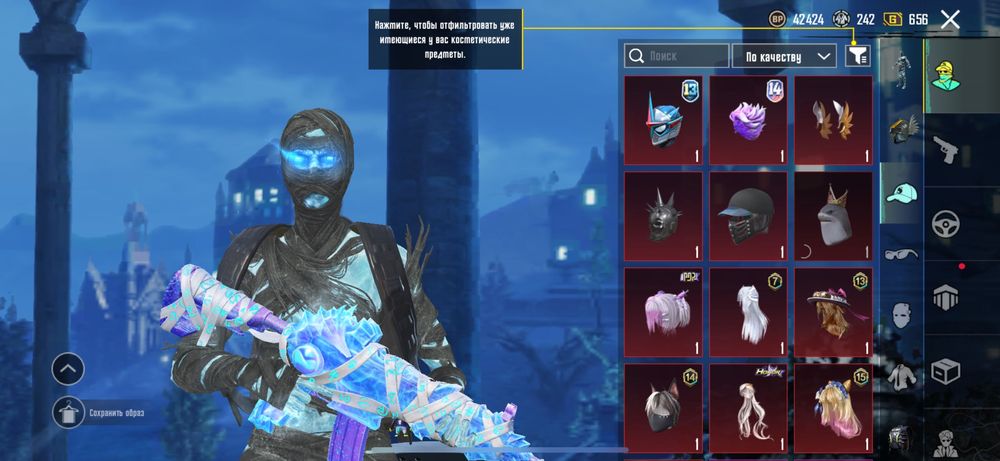Select the pink pigtails hairstyle
The image size is (1000, 461).
663,311
